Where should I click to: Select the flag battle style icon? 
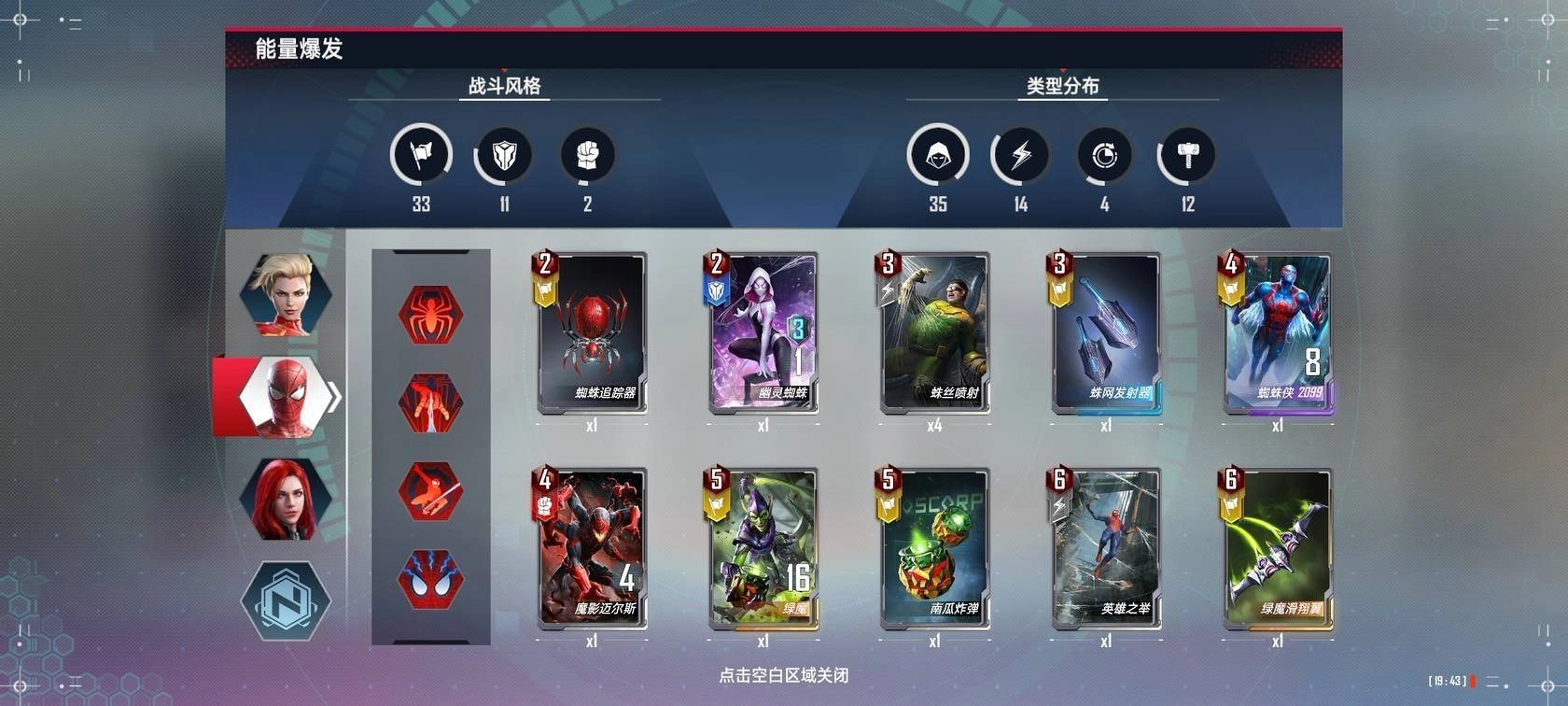click(x=420, y=154)
